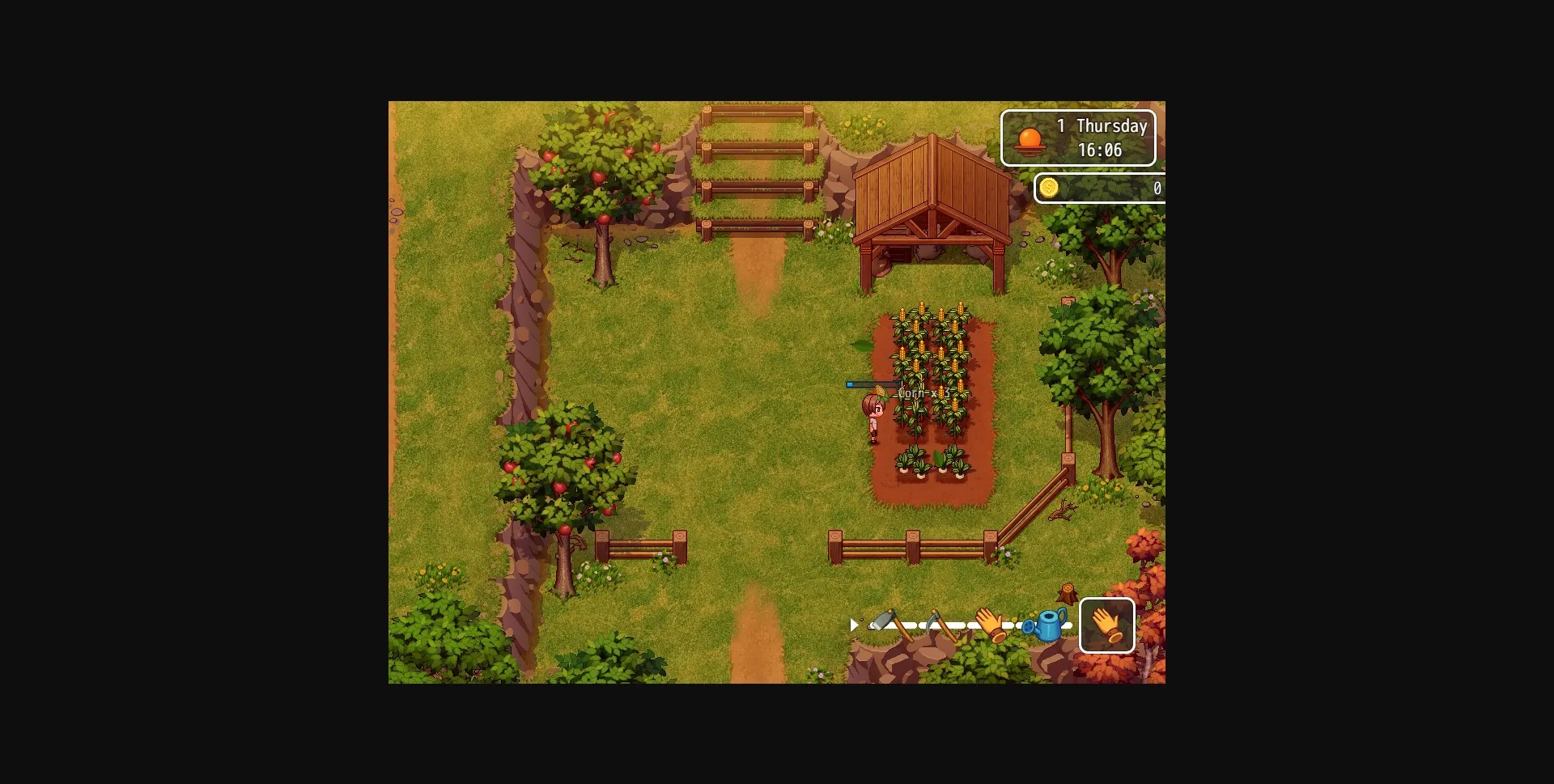Expand the money display panel
The height and width of the screenshot is (784, 1554).
coord(1101,188)
